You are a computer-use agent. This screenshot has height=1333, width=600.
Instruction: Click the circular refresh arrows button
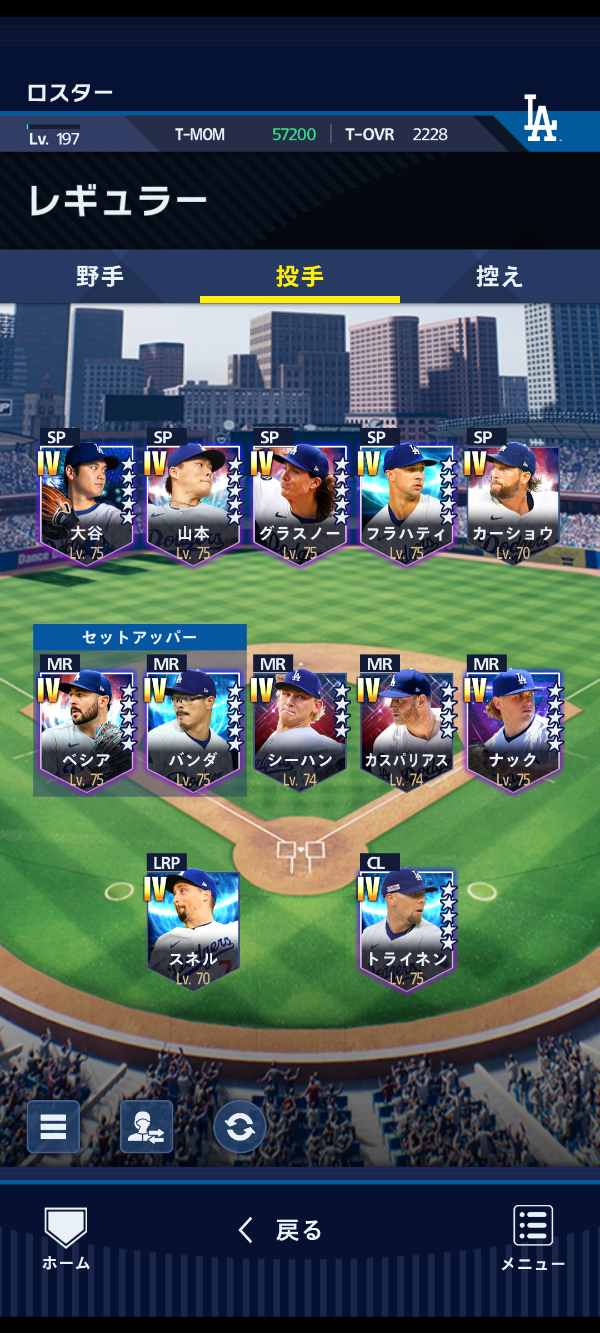pyautogui.click(x=239, y=1127)
